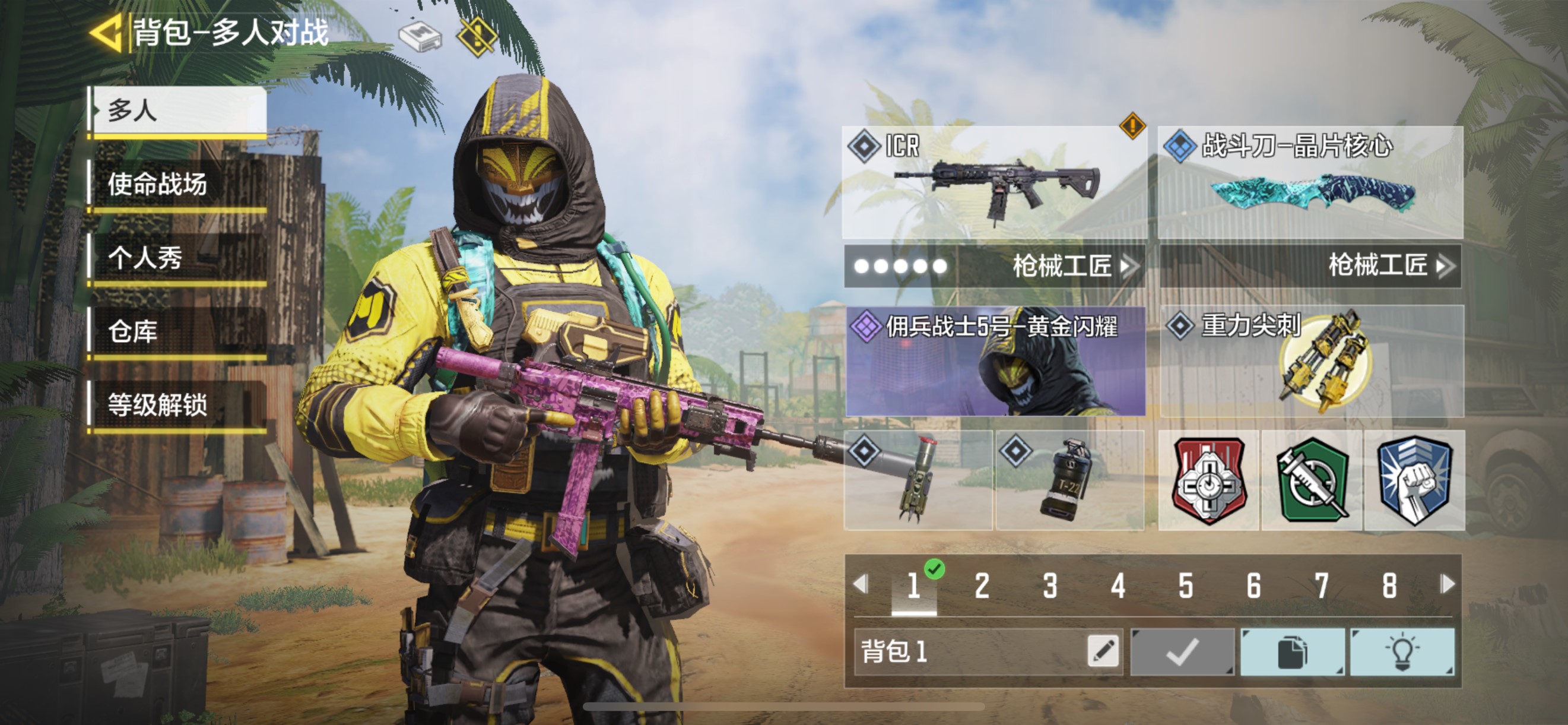Choose the 佣兵战士5号 operator slot

[x=995, y=361]
